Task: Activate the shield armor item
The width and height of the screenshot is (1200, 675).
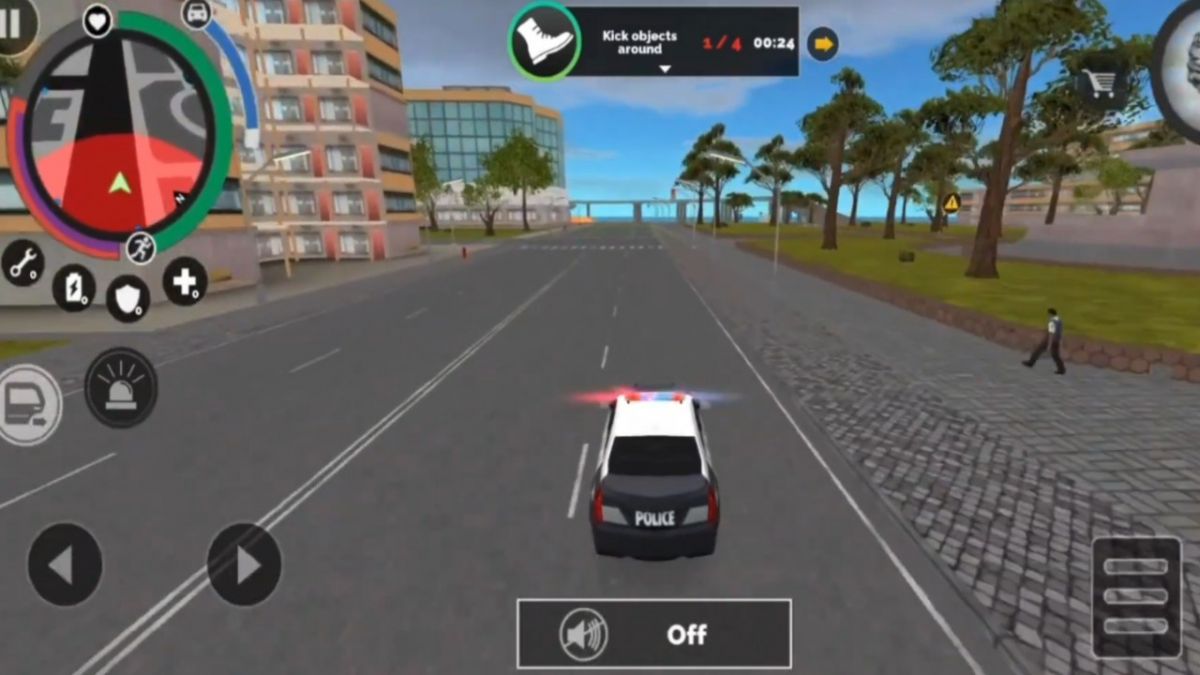Action: point(128,298)
